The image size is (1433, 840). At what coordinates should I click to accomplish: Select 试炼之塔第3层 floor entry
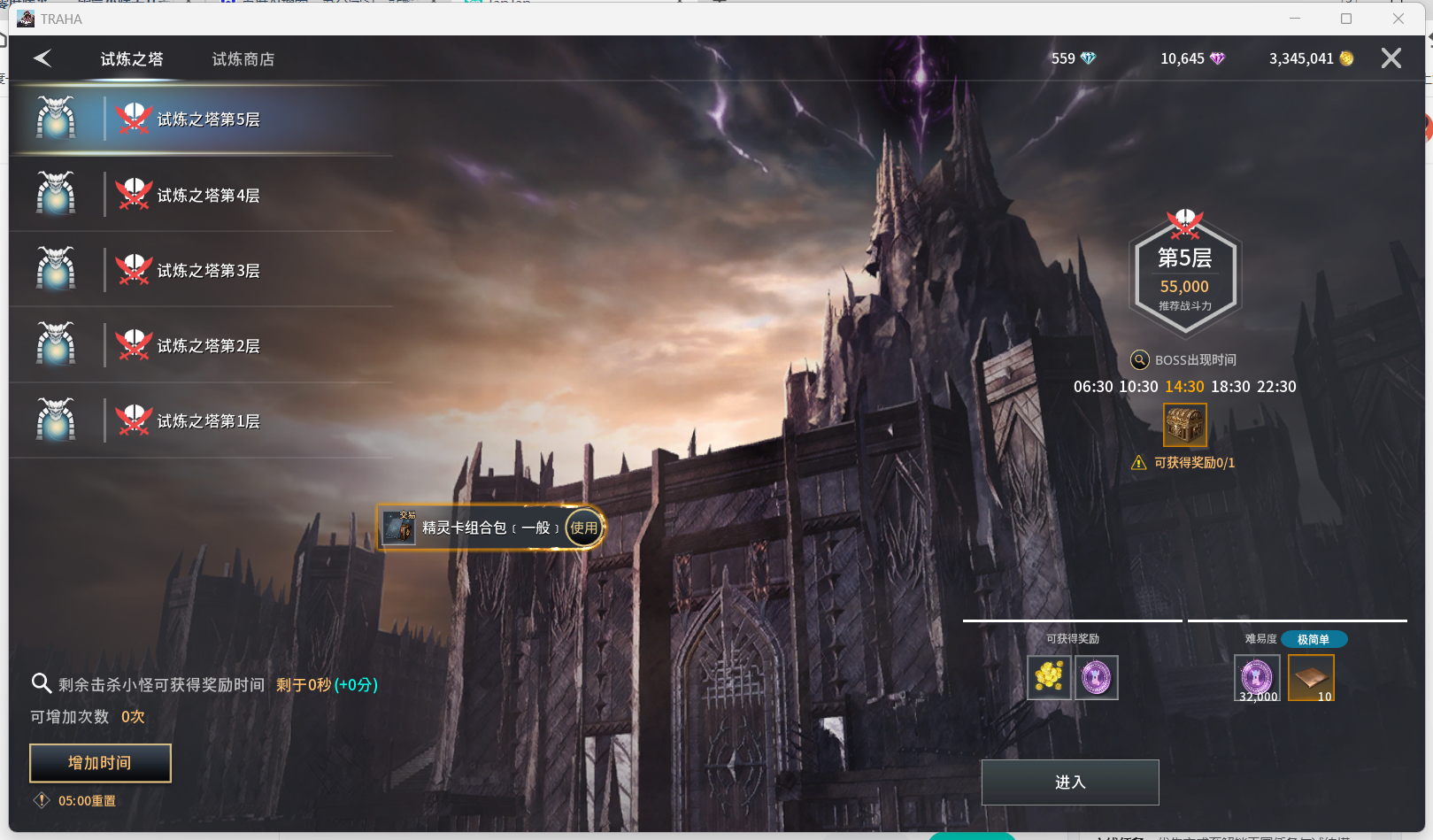point(208,271)
